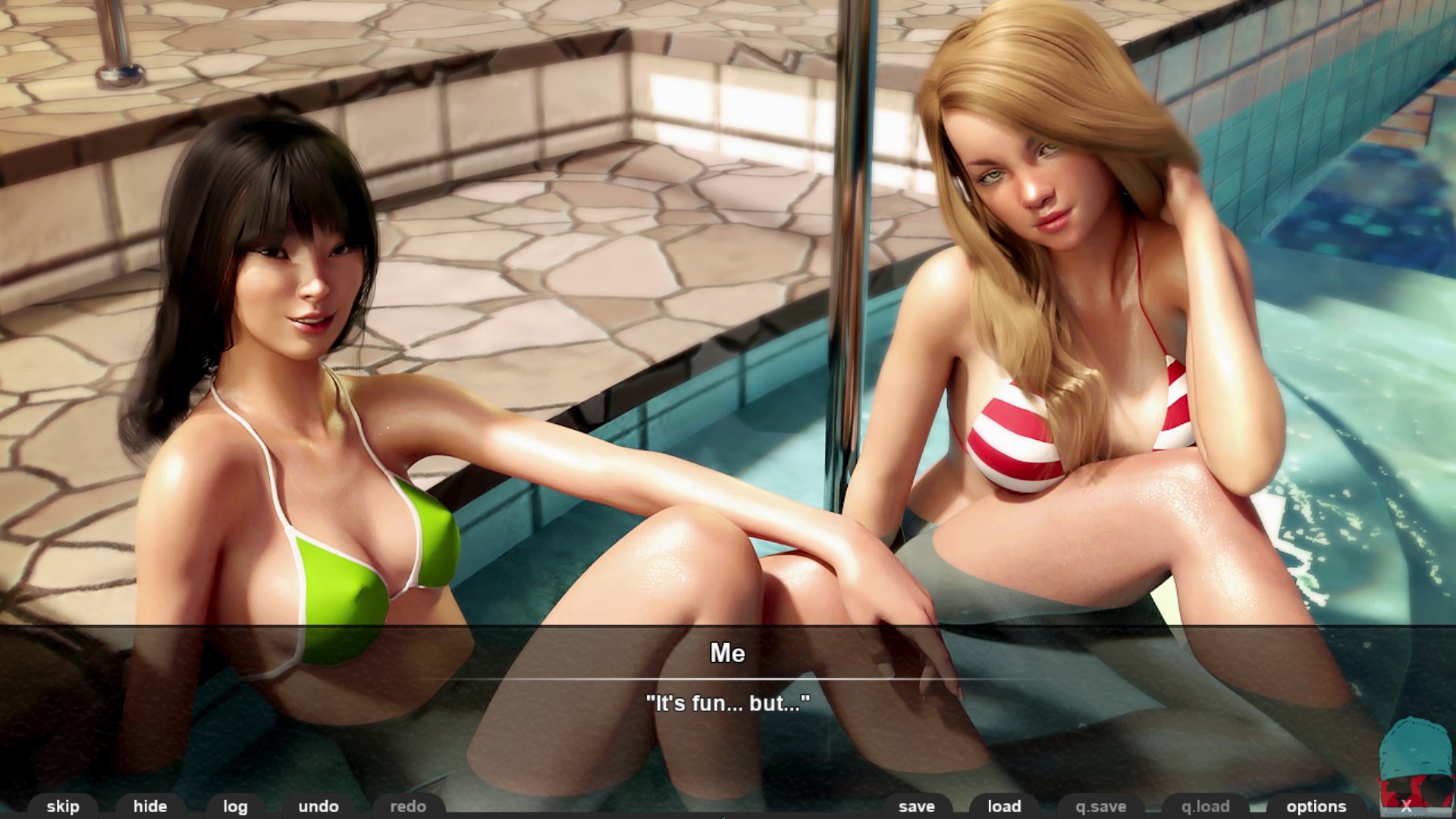This screenshot has width=1456, height=819.
Task: Open the options menu
Action: click(x=1316, y=806)
